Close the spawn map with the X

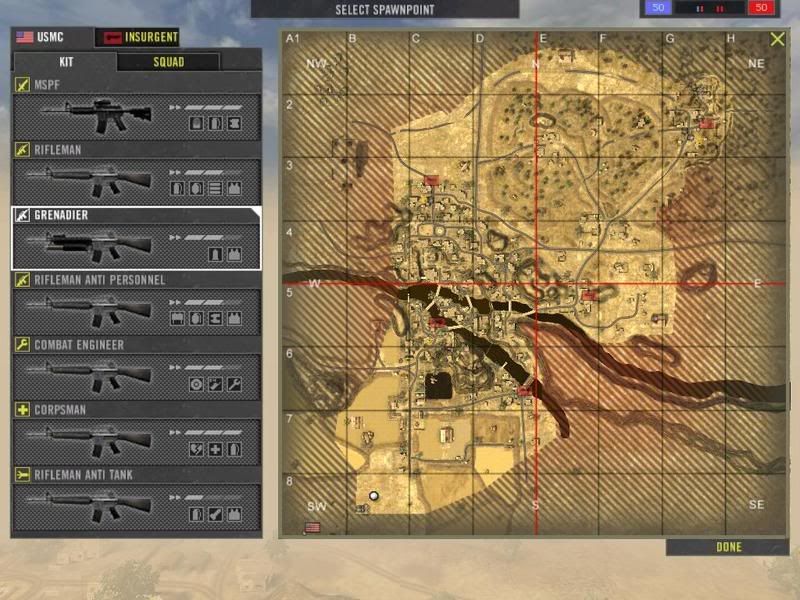pyautogui.click(x=777, y=40)
